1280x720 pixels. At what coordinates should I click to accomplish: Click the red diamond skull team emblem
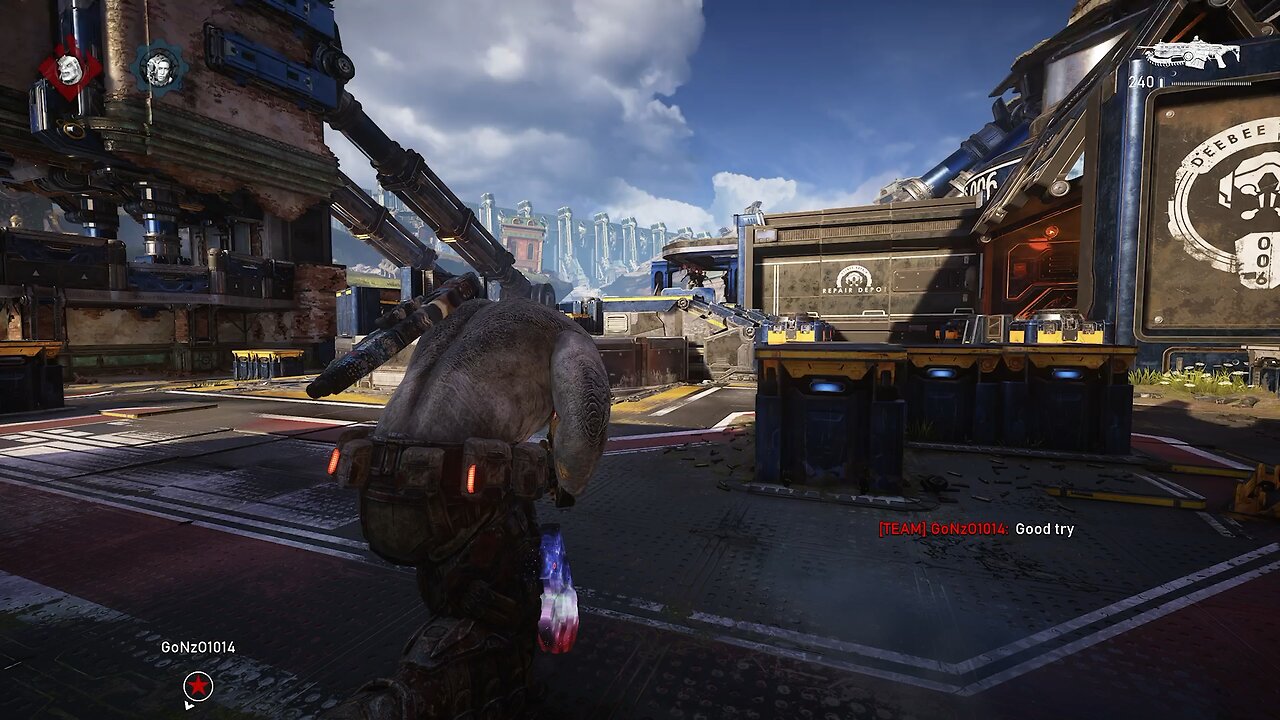tap(70, 70)
